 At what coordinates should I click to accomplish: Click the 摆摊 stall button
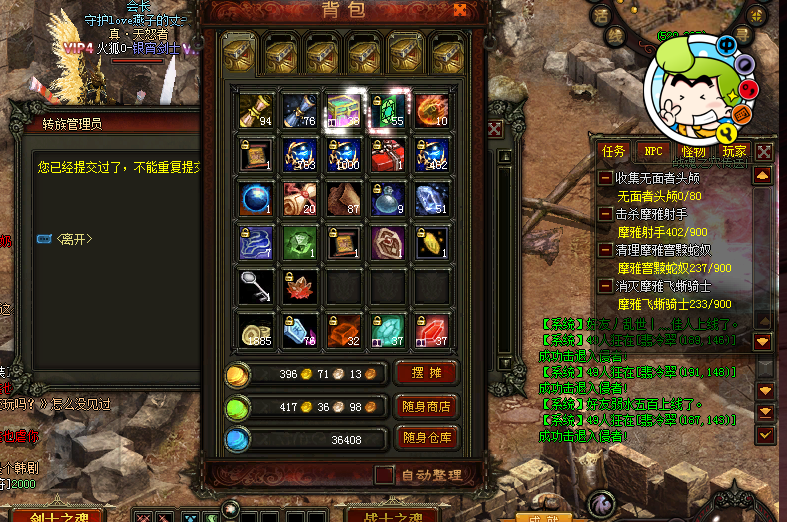[x=428, y=373]
